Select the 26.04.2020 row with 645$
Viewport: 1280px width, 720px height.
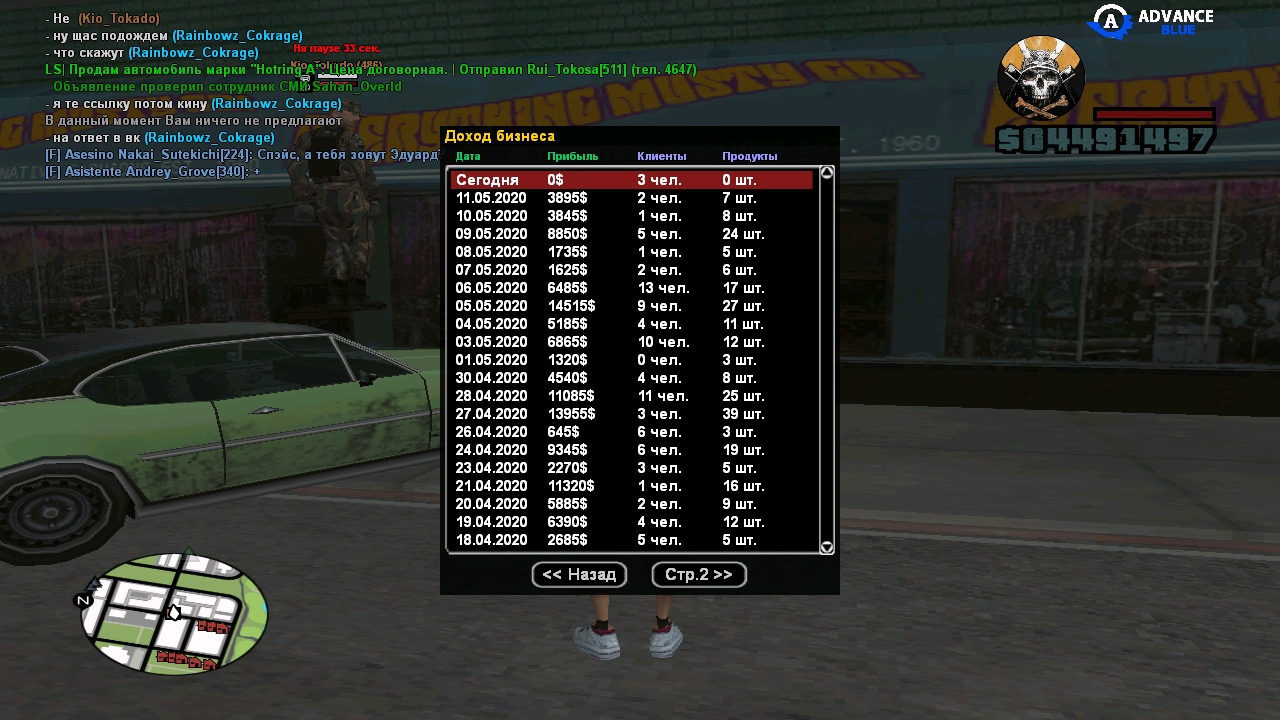631,432
